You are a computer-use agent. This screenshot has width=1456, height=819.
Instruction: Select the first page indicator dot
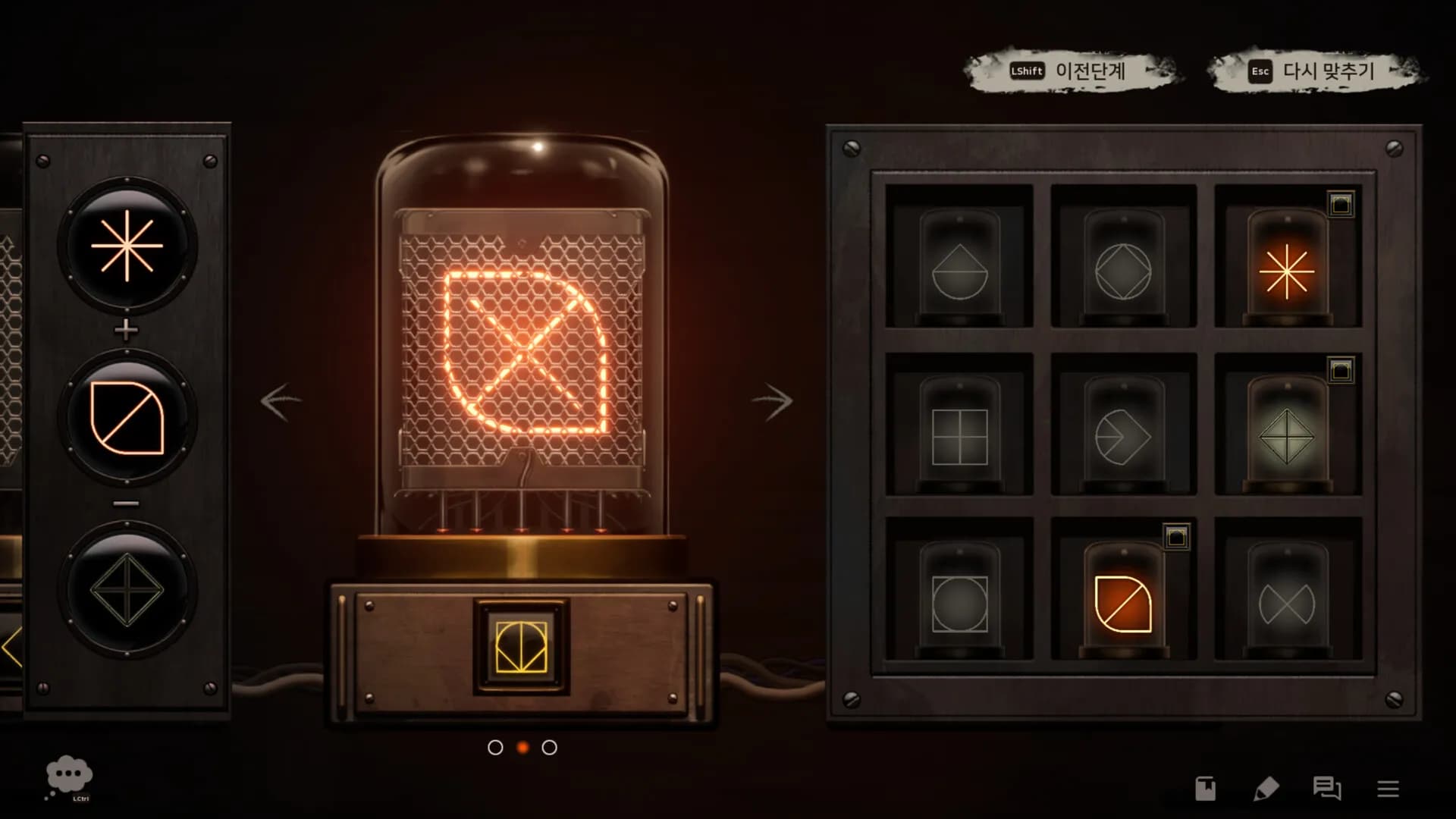point(495,748)
